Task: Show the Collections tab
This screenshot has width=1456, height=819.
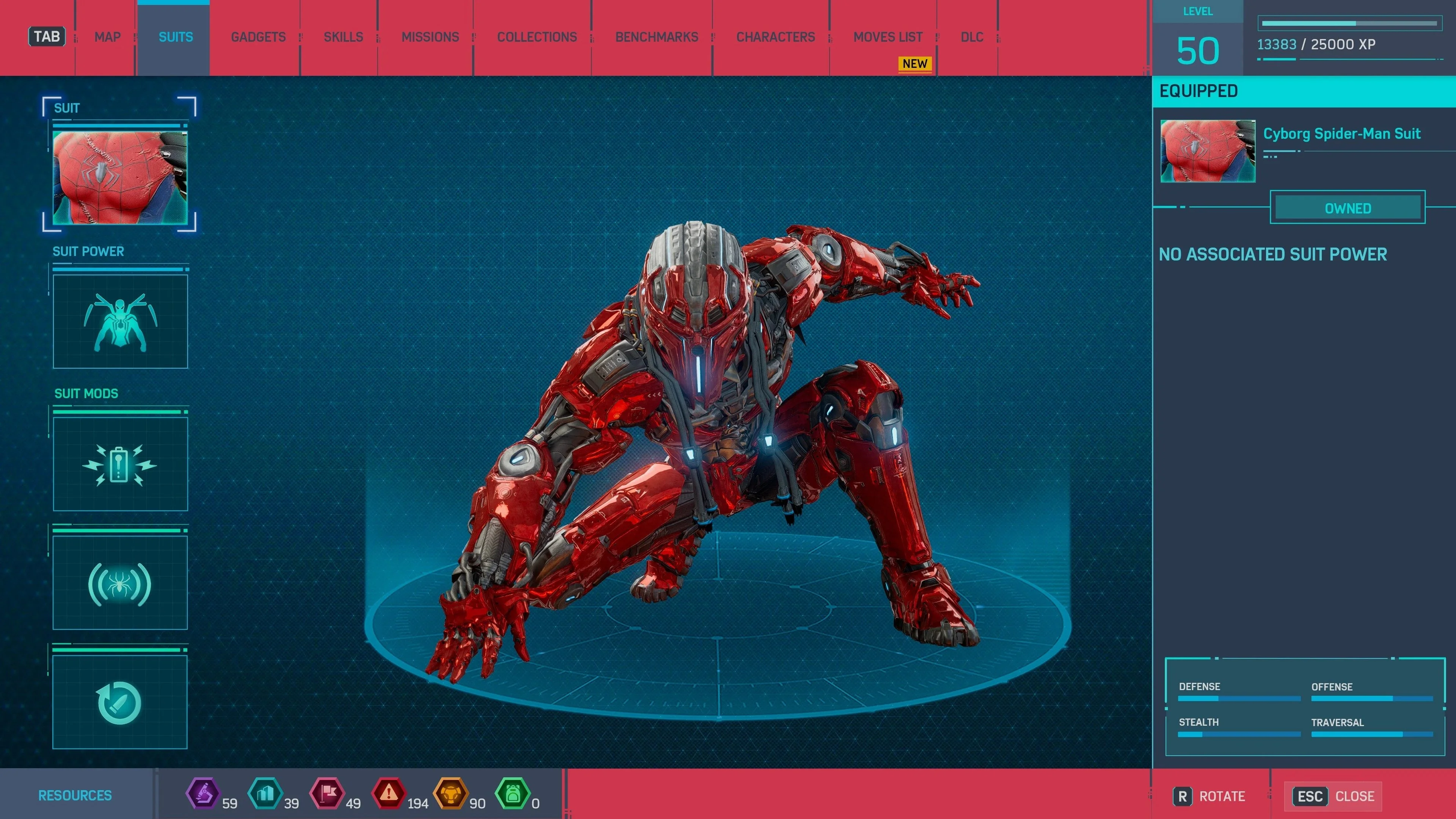Action: pyautogui.click(x=537, y=37)
